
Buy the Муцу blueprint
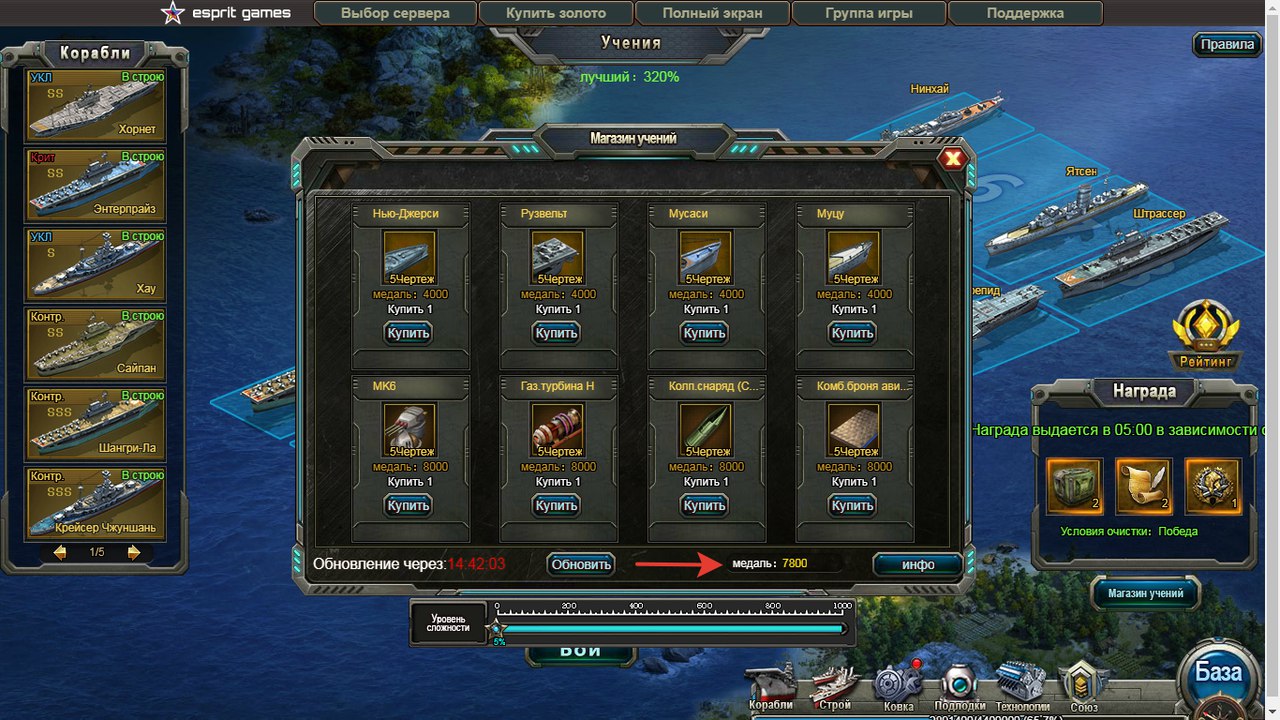(x=853, y=333)
